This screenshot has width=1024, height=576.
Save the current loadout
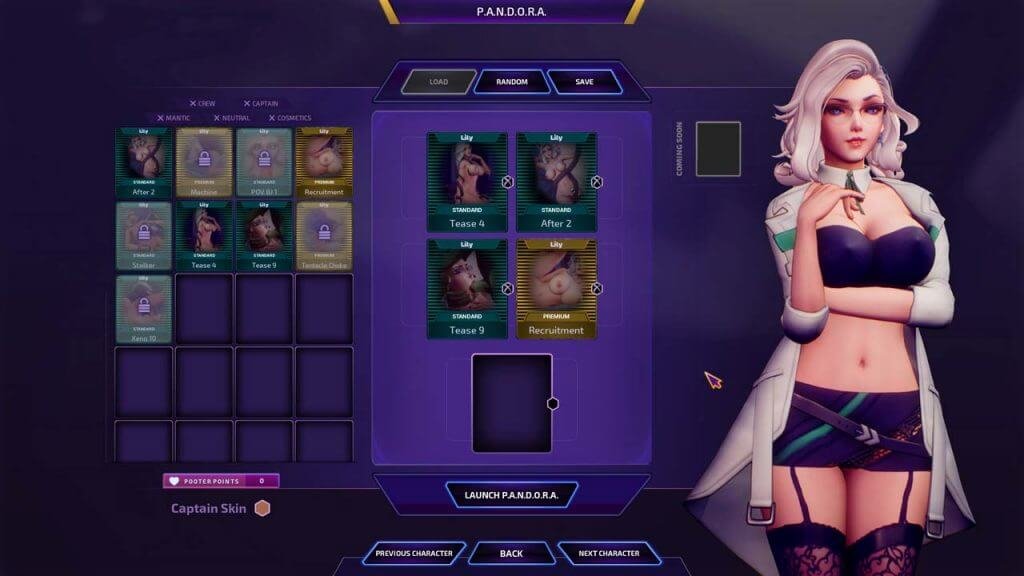584,82
